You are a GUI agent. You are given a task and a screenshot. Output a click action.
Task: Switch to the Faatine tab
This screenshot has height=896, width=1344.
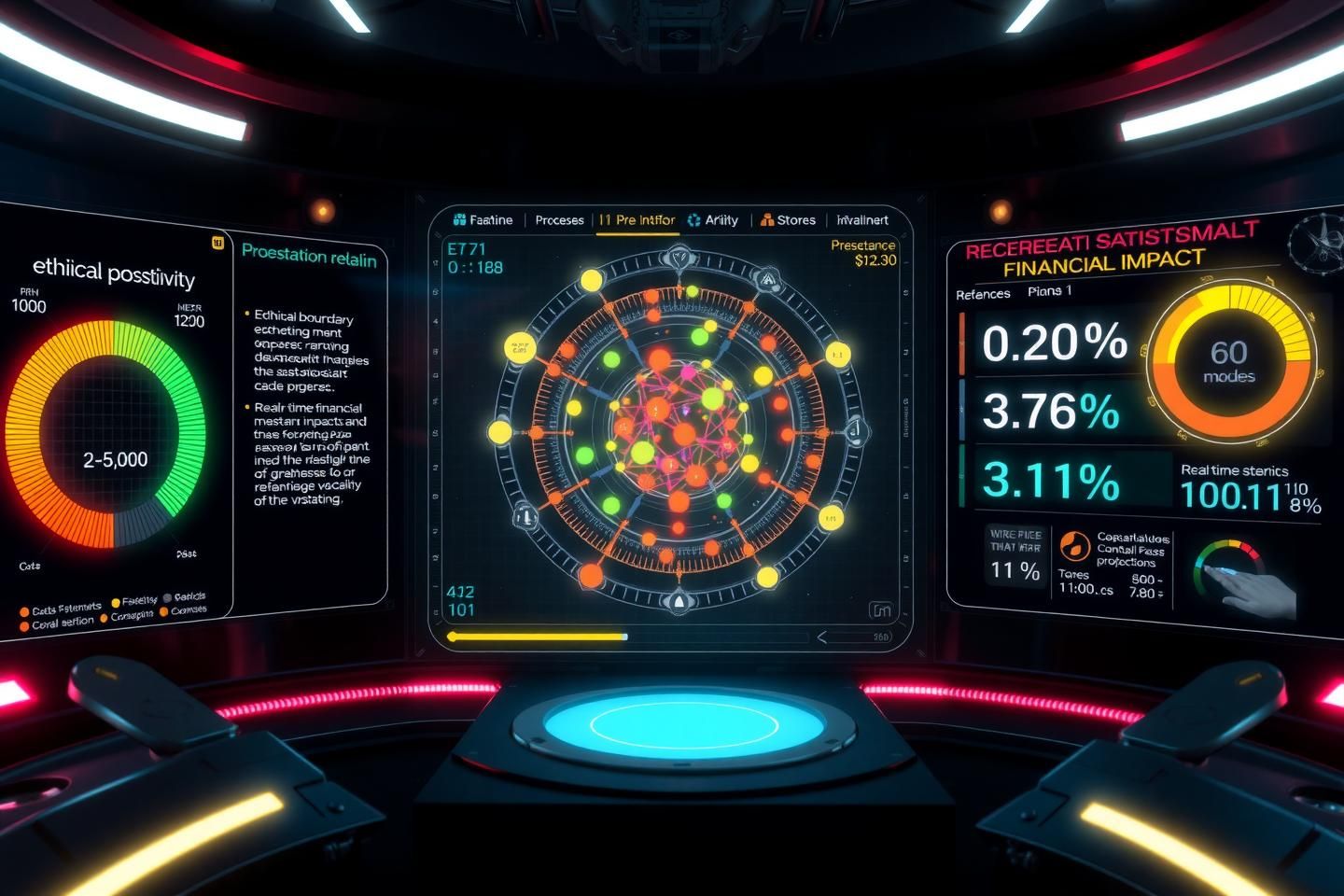pos(483,220)
